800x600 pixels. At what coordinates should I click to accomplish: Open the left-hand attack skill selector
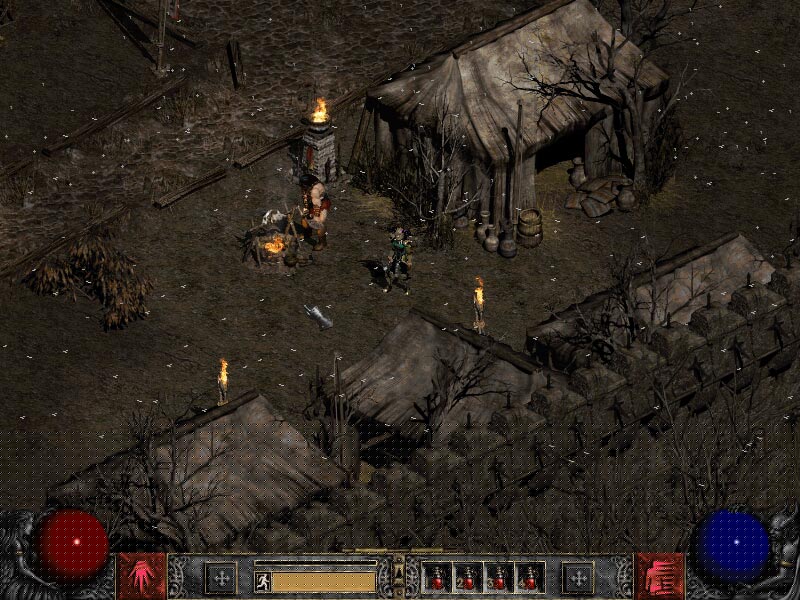click(x=142, y=576)
